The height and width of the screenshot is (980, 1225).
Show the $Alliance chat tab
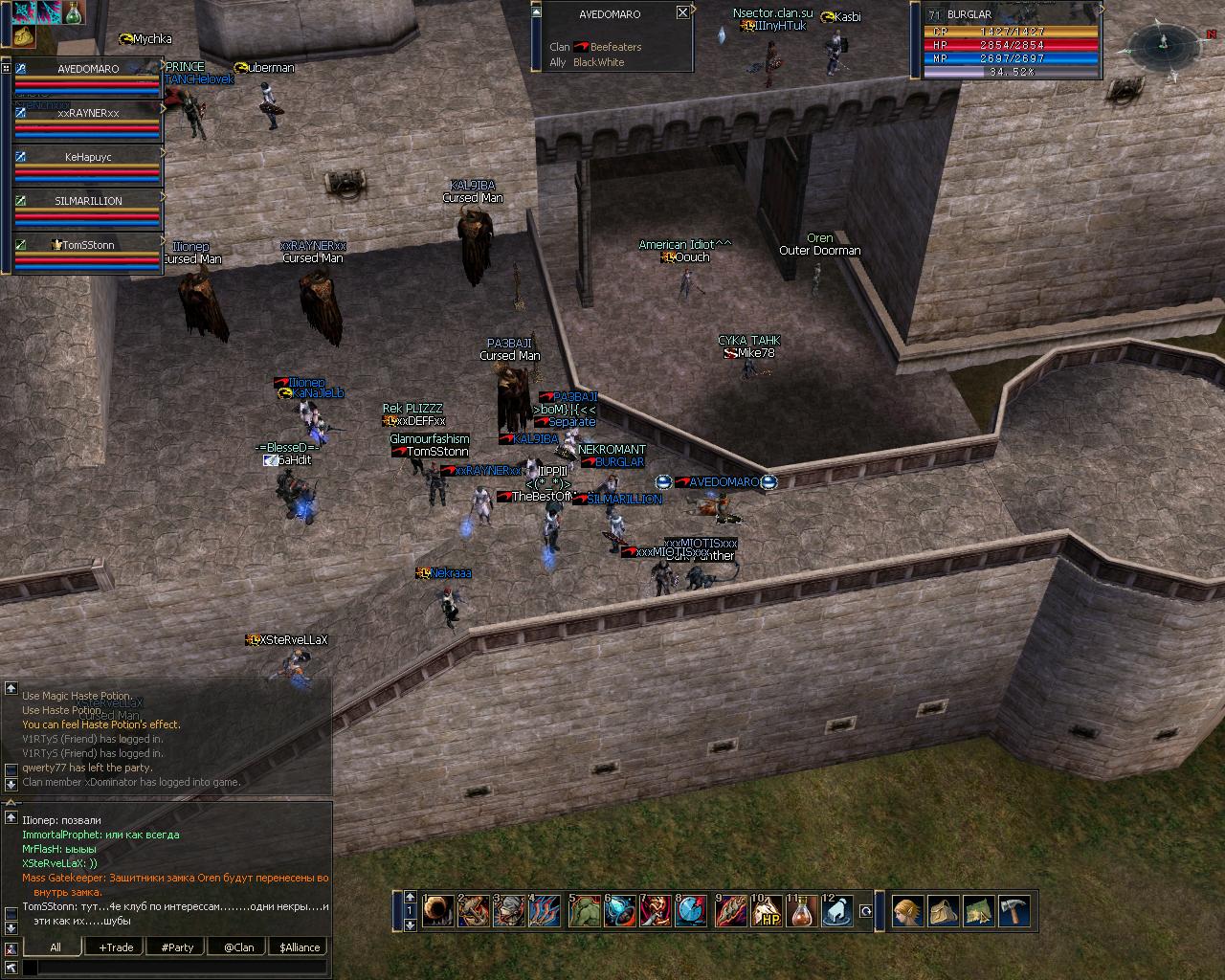300,947
